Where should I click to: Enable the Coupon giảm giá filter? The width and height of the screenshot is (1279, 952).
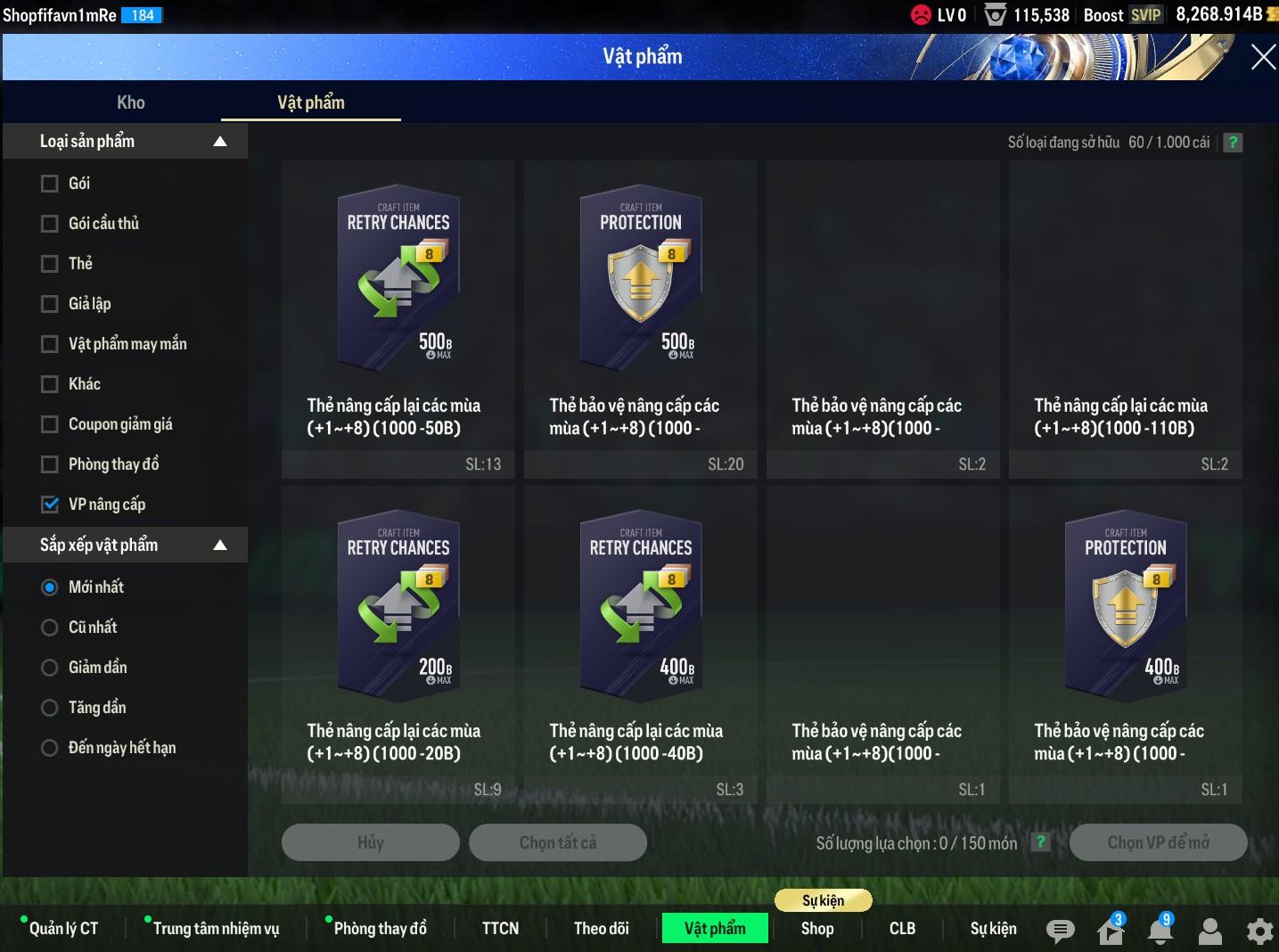[x=50, y=424]
